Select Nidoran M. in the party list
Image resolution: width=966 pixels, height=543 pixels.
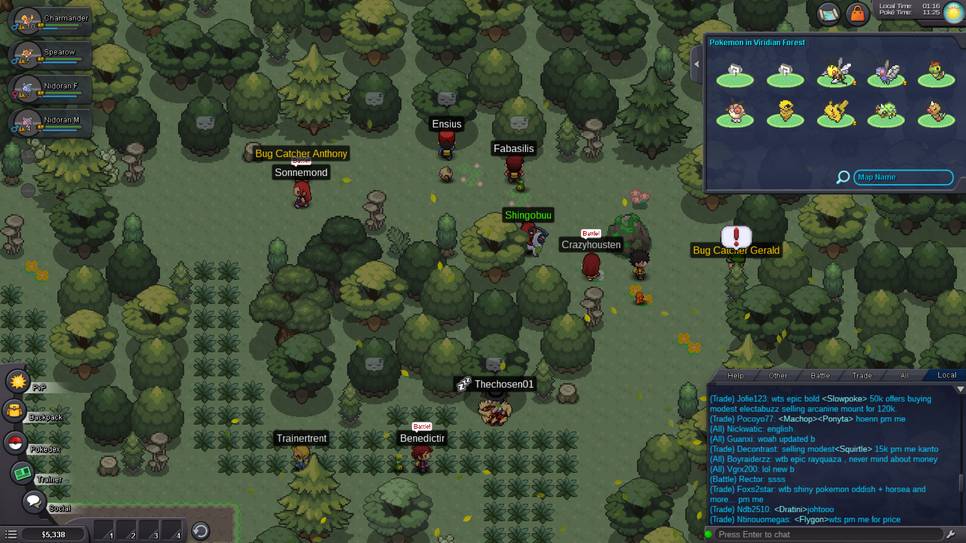pos(48,122)
